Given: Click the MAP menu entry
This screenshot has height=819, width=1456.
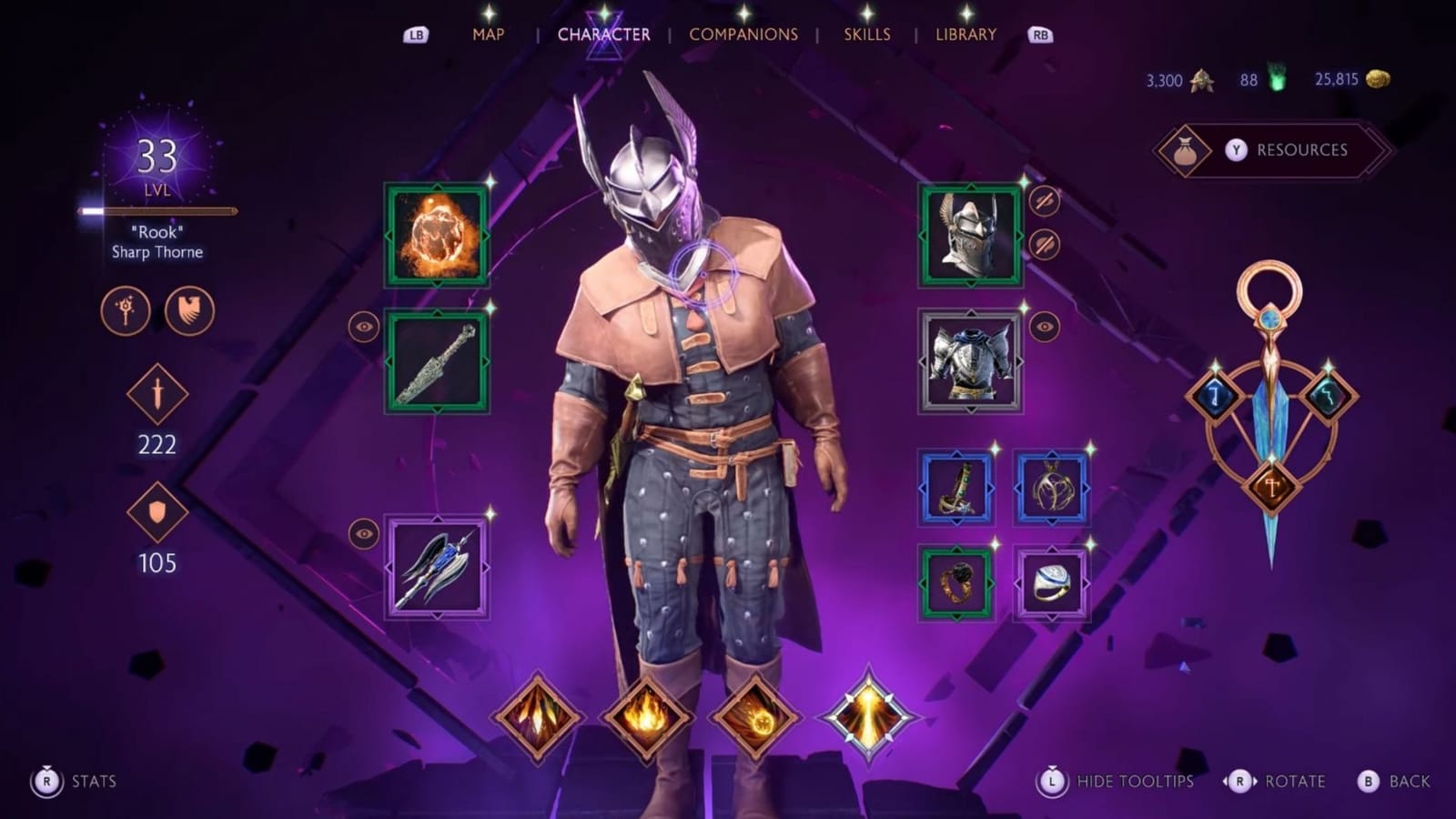Looking at the screenshot, I should [486, 34].
